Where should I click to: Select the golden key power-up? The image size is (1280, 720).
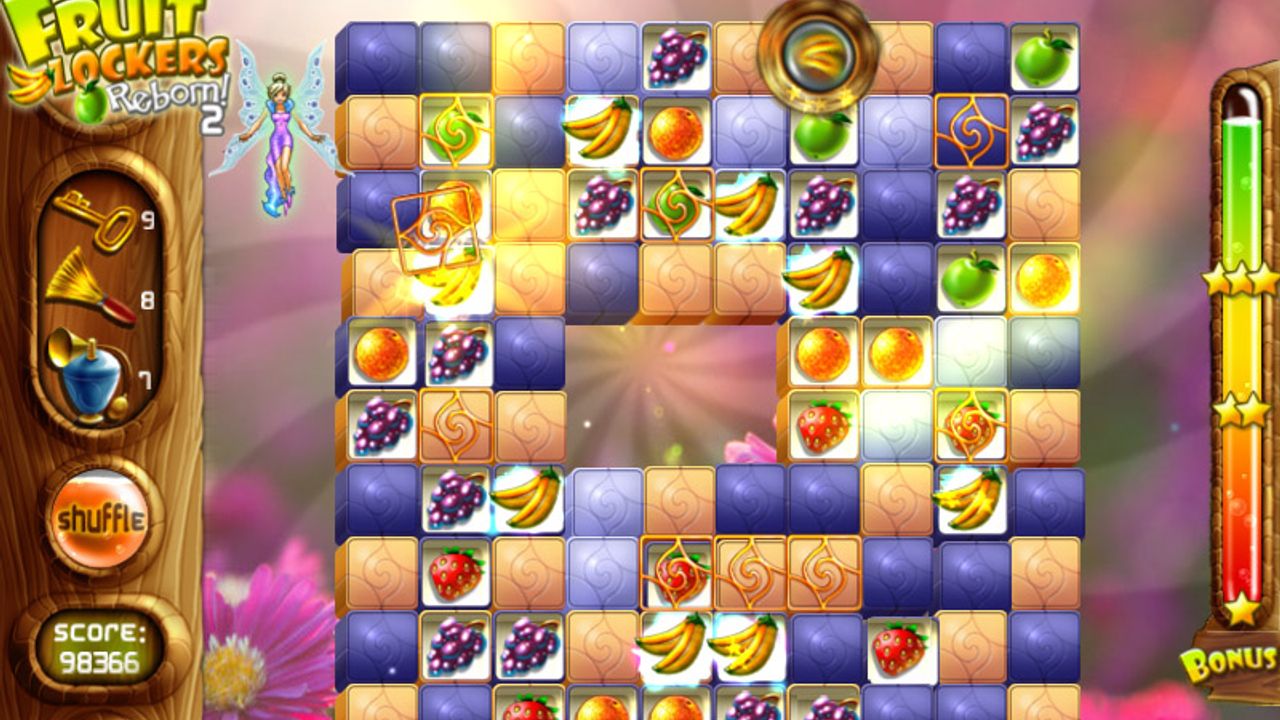pos(96,219)
